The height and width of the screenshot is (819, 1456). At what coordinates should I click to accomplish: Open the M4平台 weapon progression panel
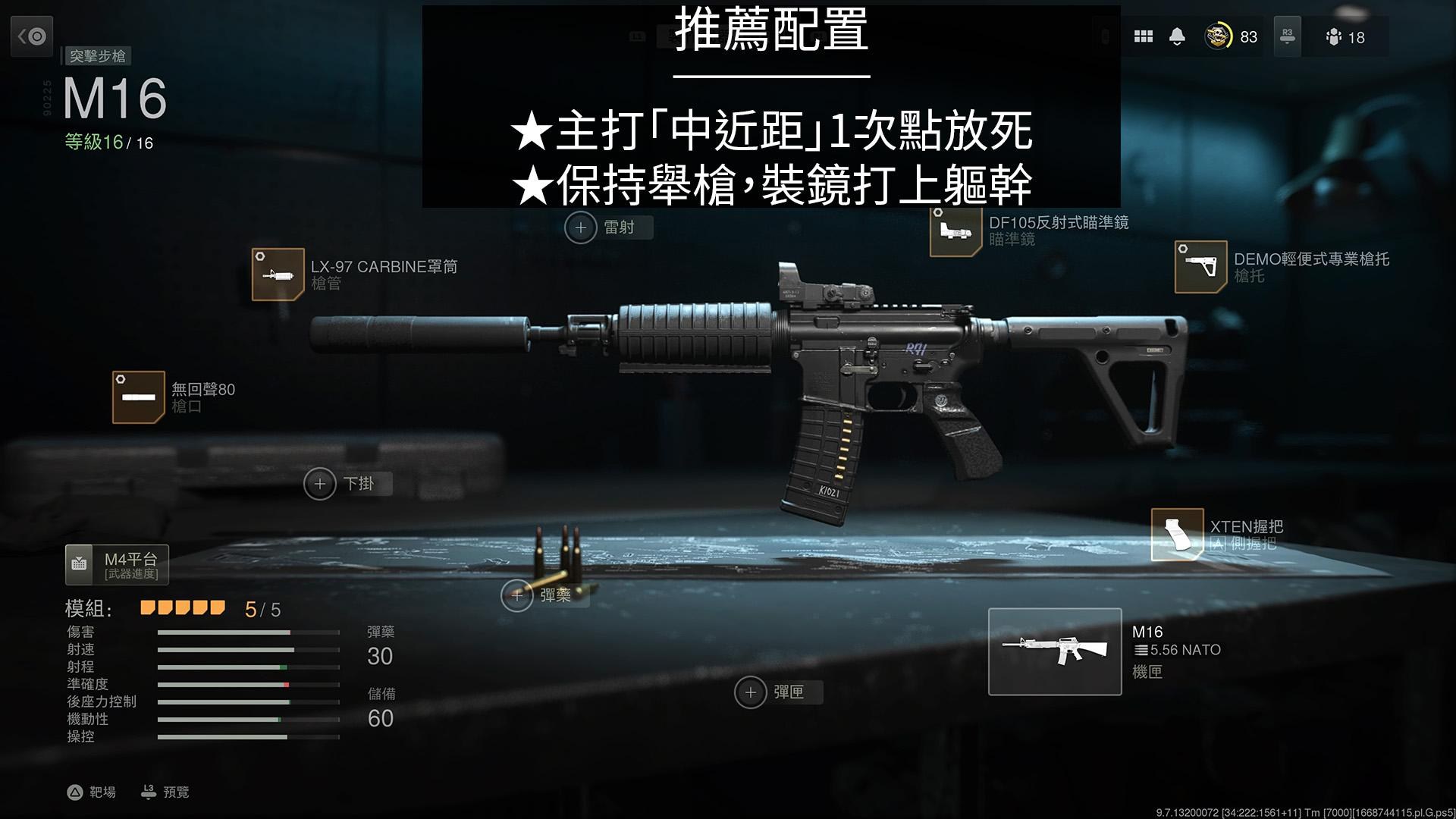(118, 564)
